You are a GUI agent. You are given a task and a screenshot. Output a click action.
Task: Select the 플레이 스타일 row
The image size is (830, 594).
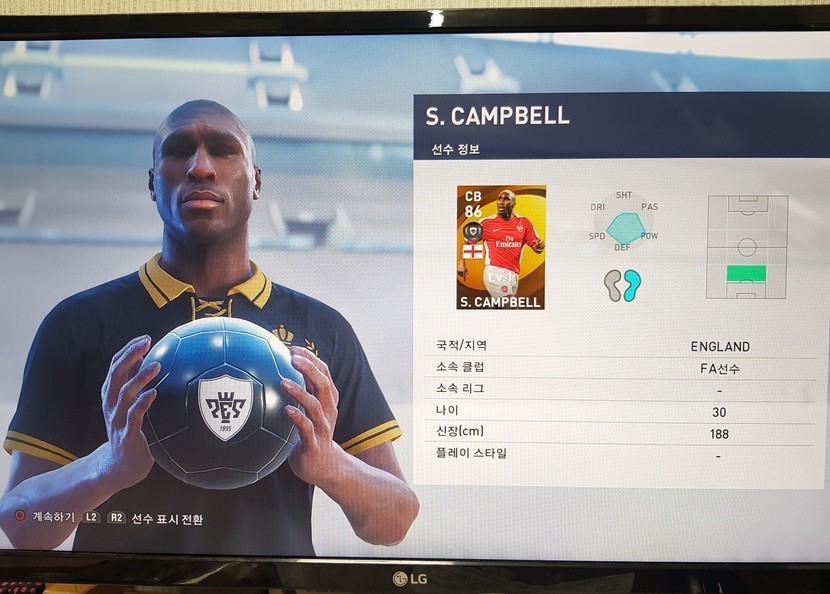coord(618,455)
